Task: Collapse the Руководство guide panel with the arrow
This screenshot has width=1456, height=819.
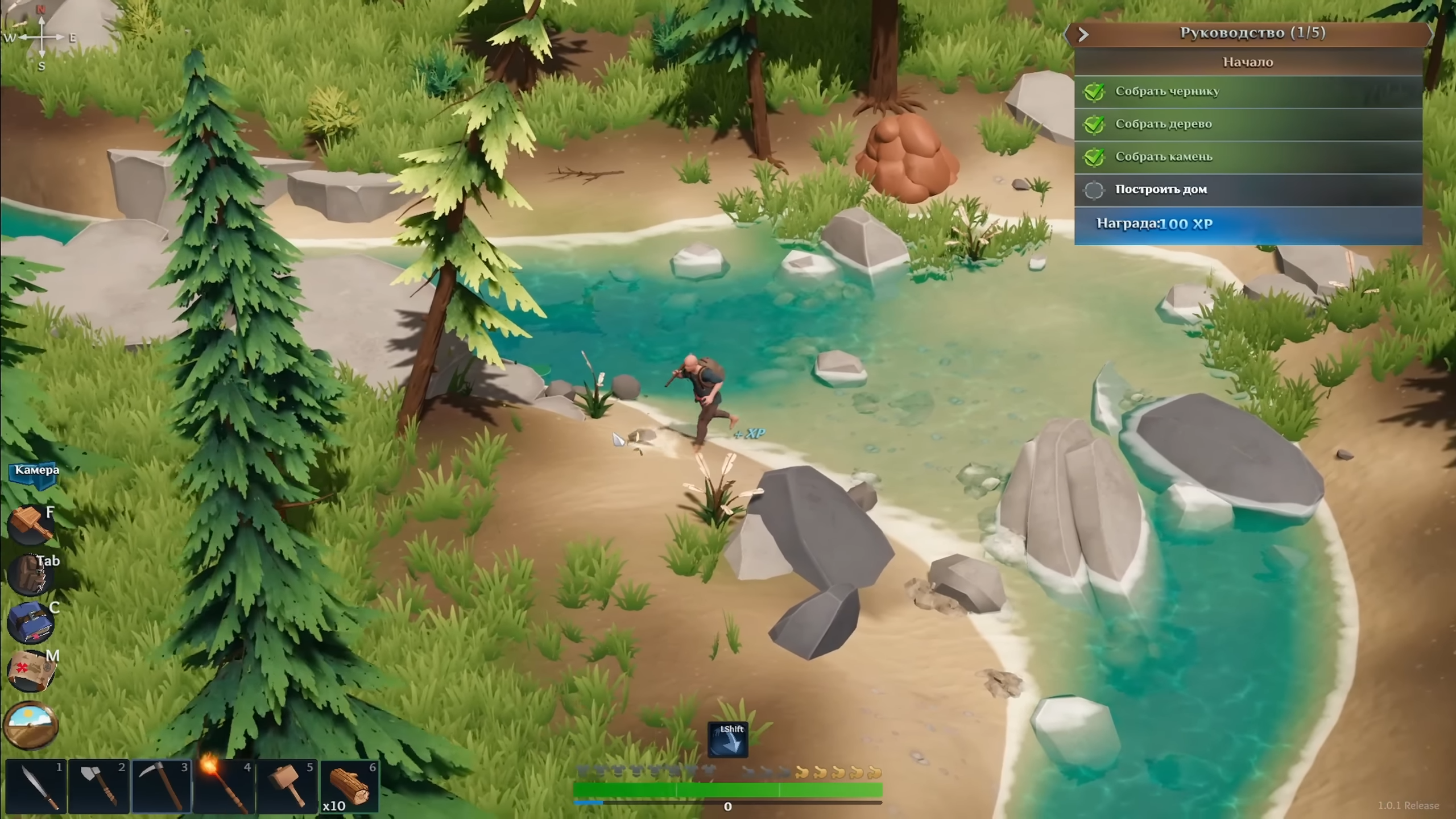Action: [1083, 35]
